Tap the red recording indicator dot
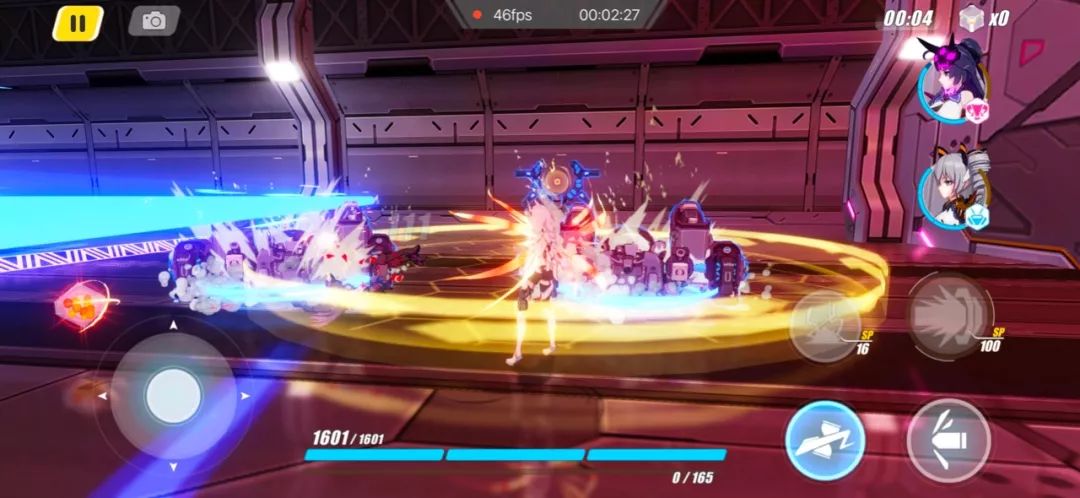The image size is (1080, 498). [478, 15]
